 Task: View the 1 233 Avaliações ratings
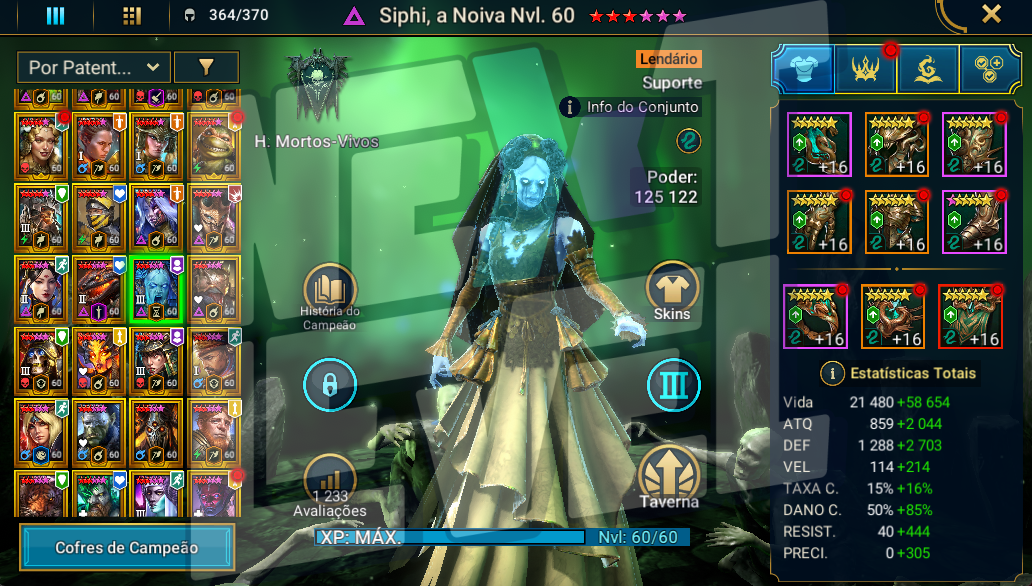pyautogui.click(x=330, y=482)
